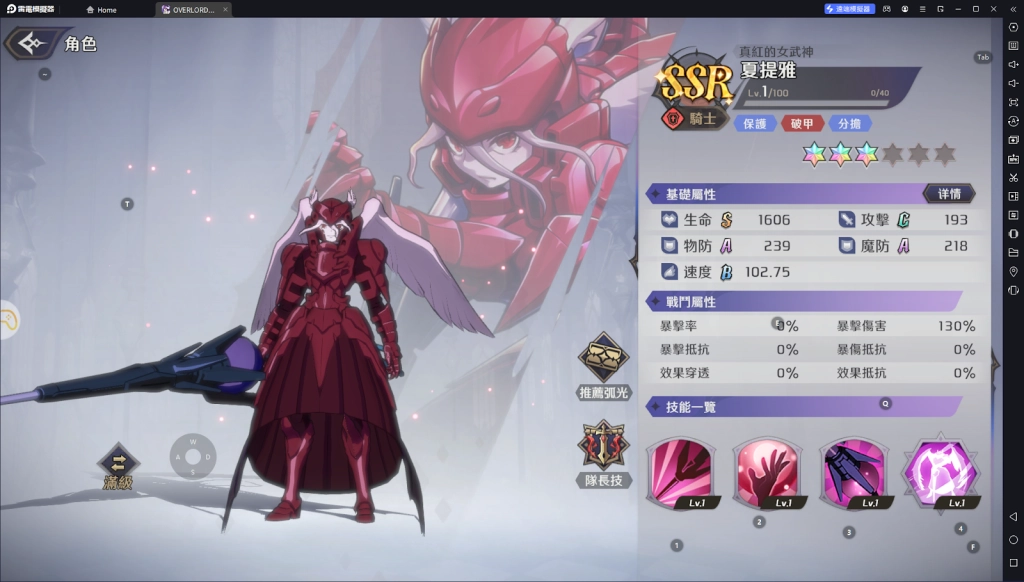Click the 分擔 trait tag
1024x582 pixels.
click(849, 123)
